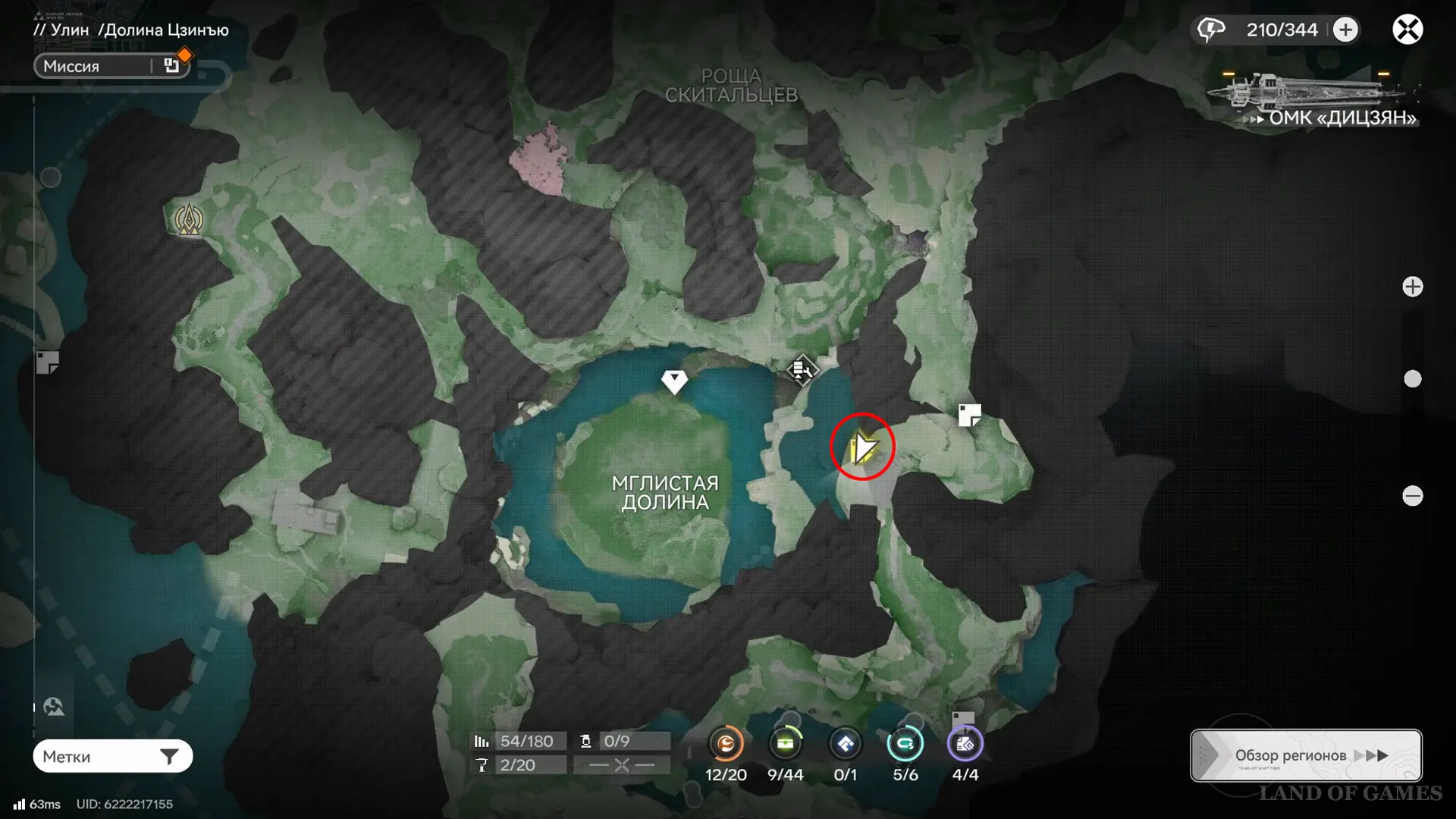Viewport: 1456px width, 819px height.
Task: Open Обзор регионов overview
Action: [1305, 755]
